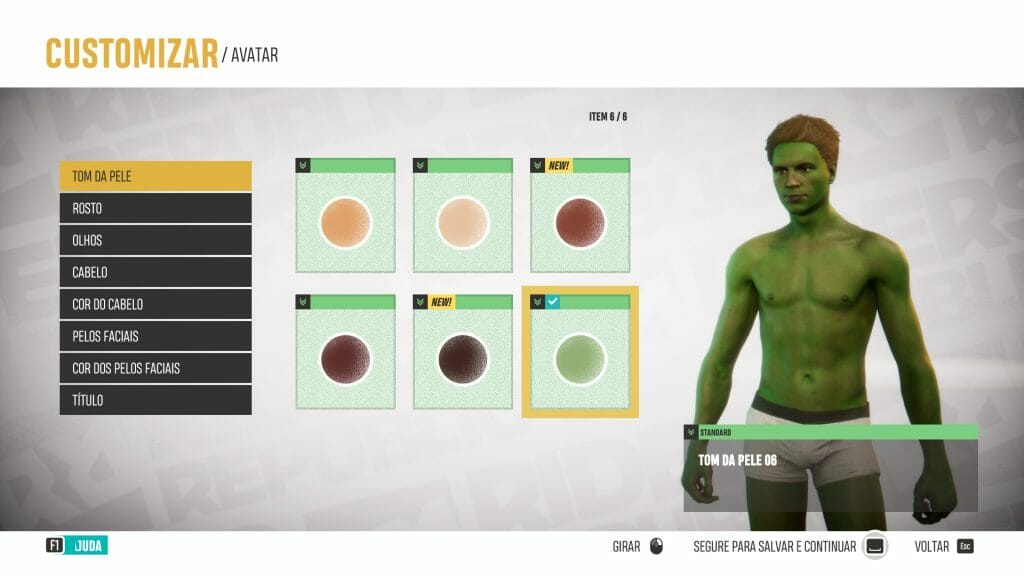Screen dimensions: 1024x576
Task: Open the Título menu entry
Action: (155, 400)
